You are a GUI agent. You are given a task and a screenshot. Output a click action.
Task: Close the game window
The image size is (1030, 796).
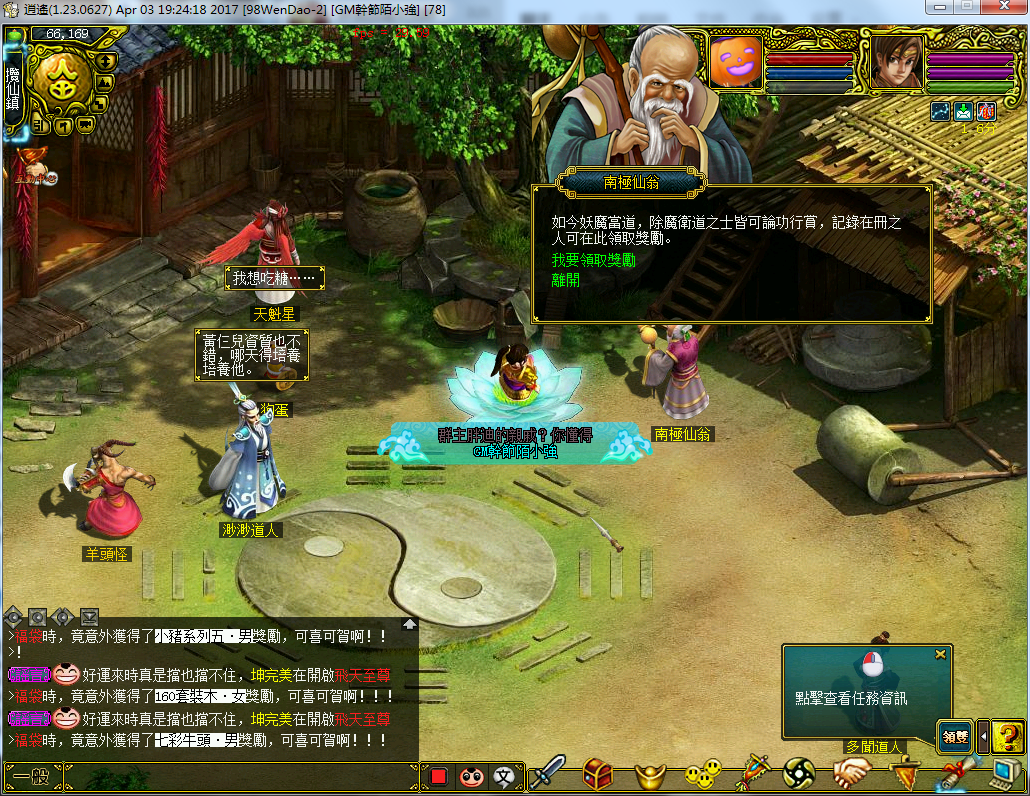pyautogui.click(x=1003, y=8)
